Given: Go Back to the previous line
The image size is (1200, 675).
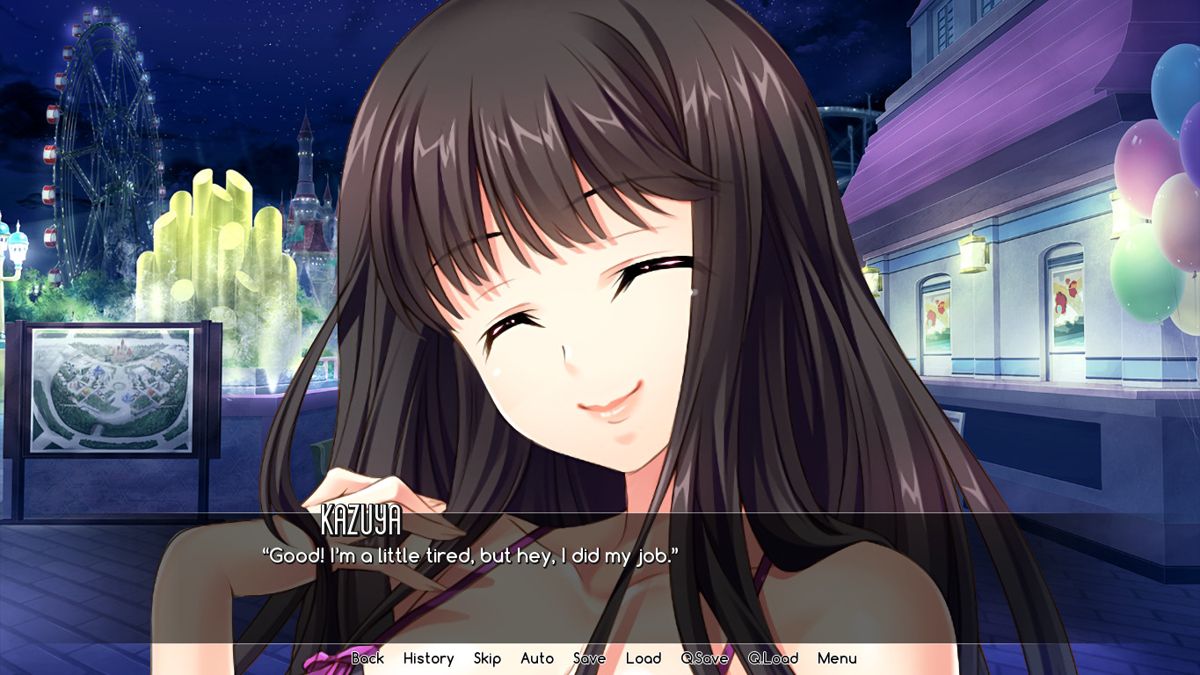Looking at the screenshot, I should pos(367,658).
